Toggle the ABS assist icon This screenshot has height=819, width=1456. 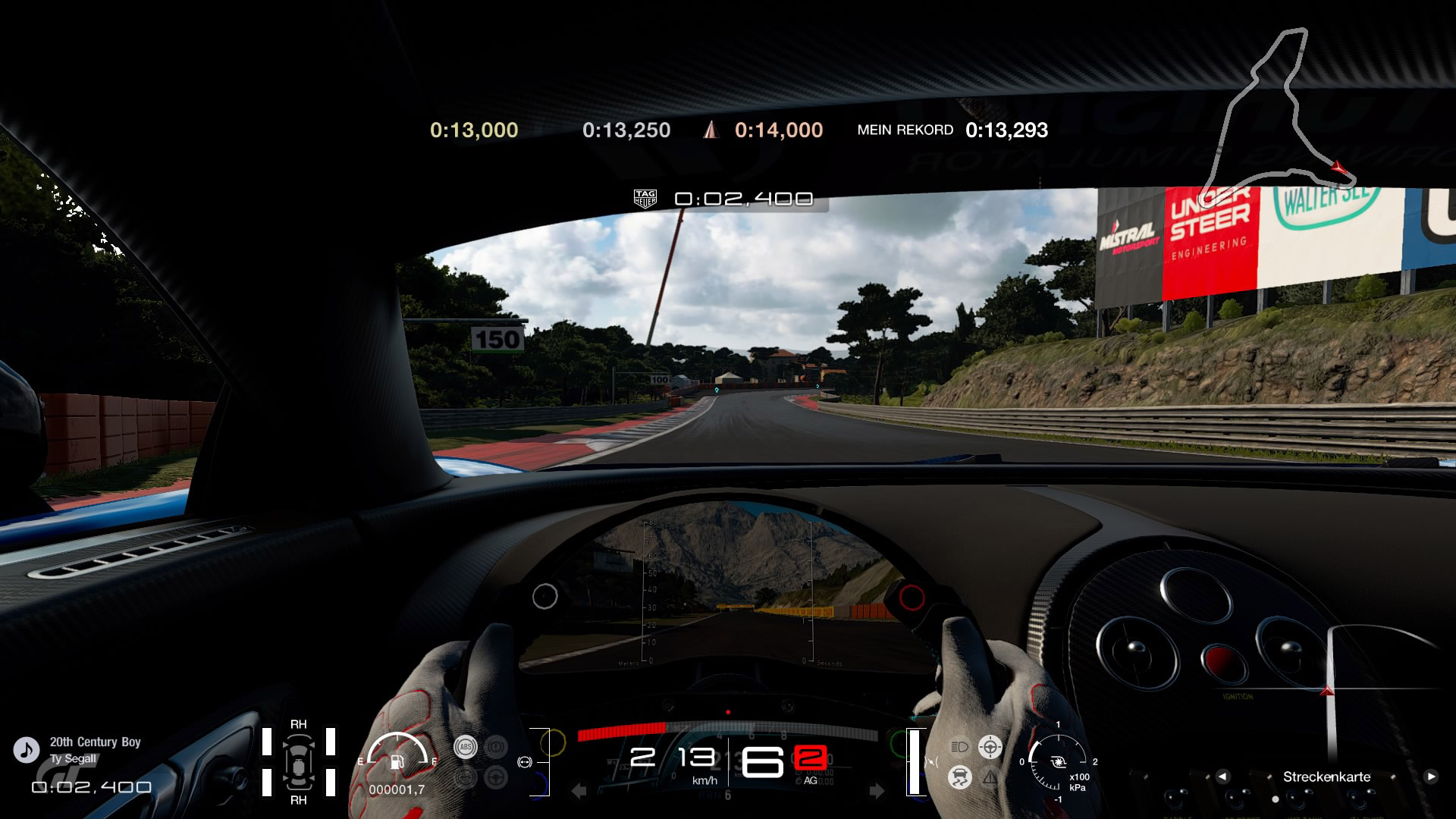465,747
